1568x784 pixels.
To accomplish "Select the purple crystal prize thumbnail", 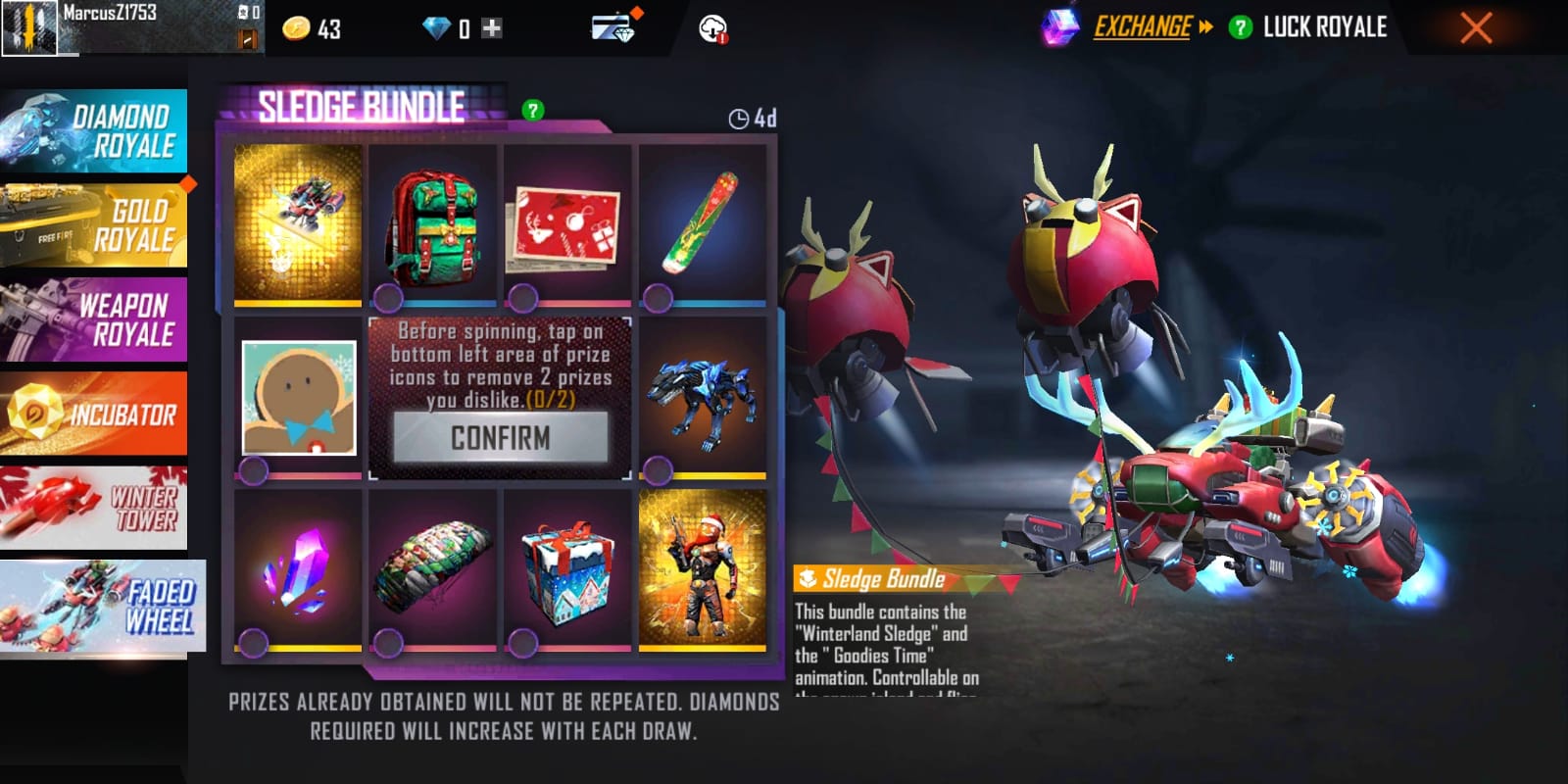I will 296,570.
